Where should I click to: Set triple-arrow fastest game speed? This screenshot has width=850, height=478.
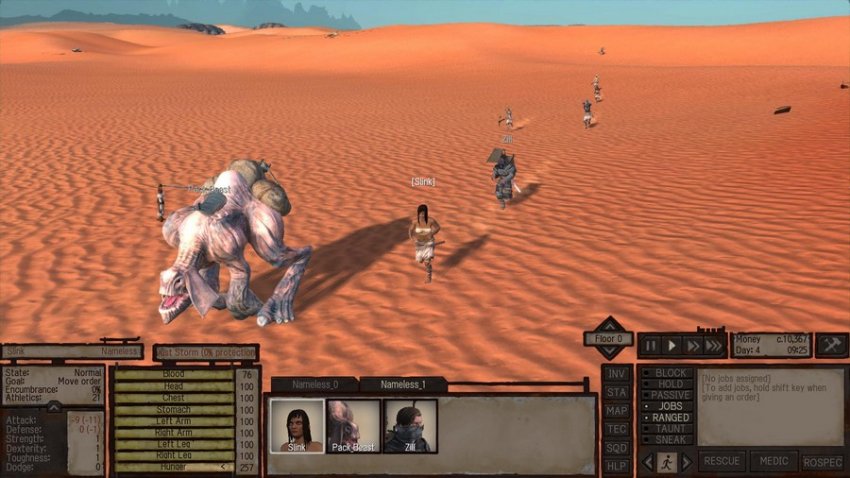[x=714, y=346]
